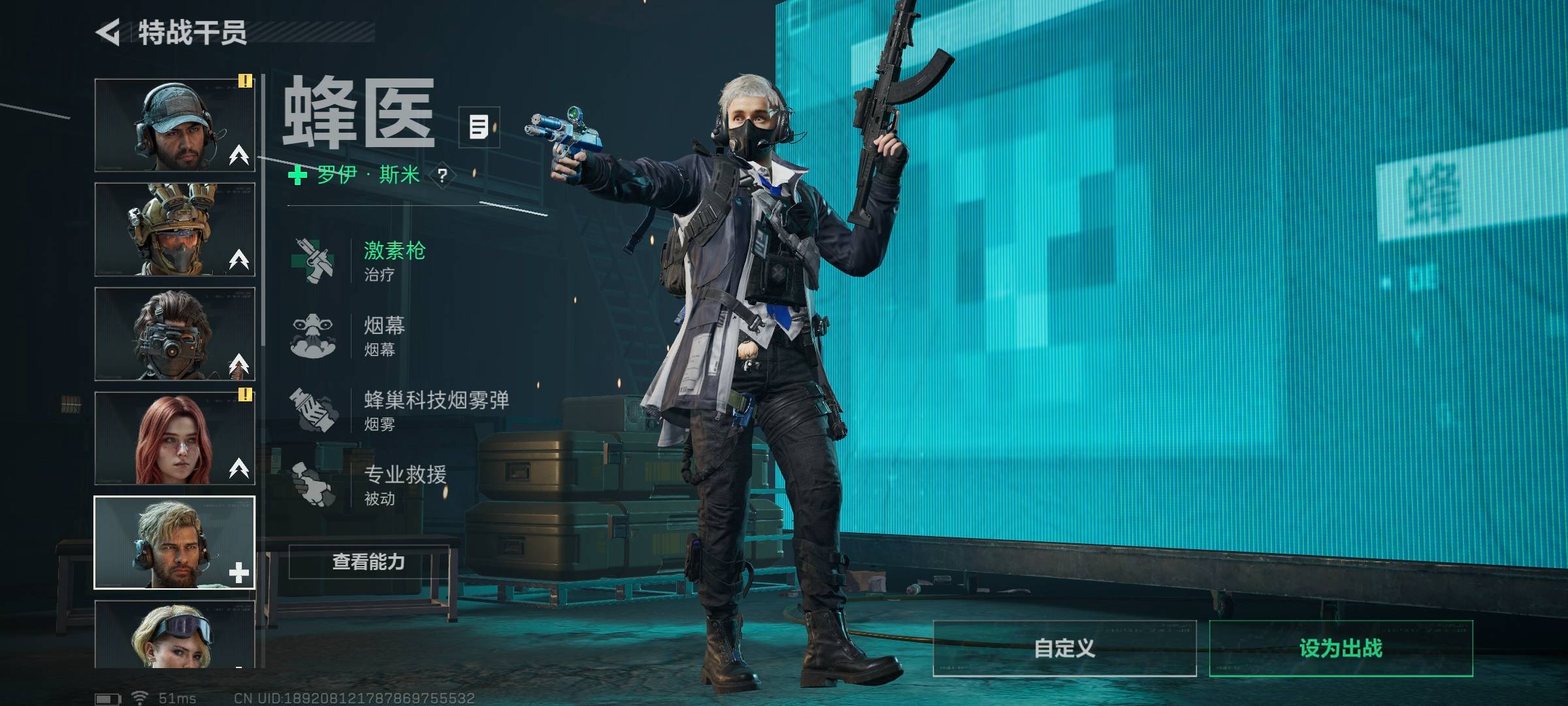Select the red-haired female operator
The image size is (1568, 706).
(174, 439)
